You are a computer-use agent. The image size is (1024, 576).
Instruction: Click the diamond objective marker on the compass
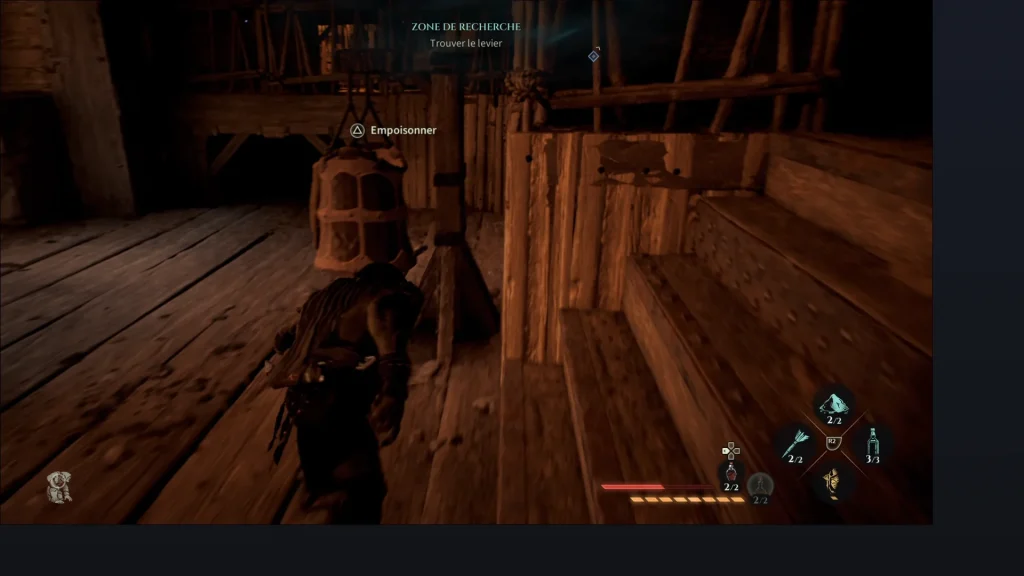(x=593, y=56)
